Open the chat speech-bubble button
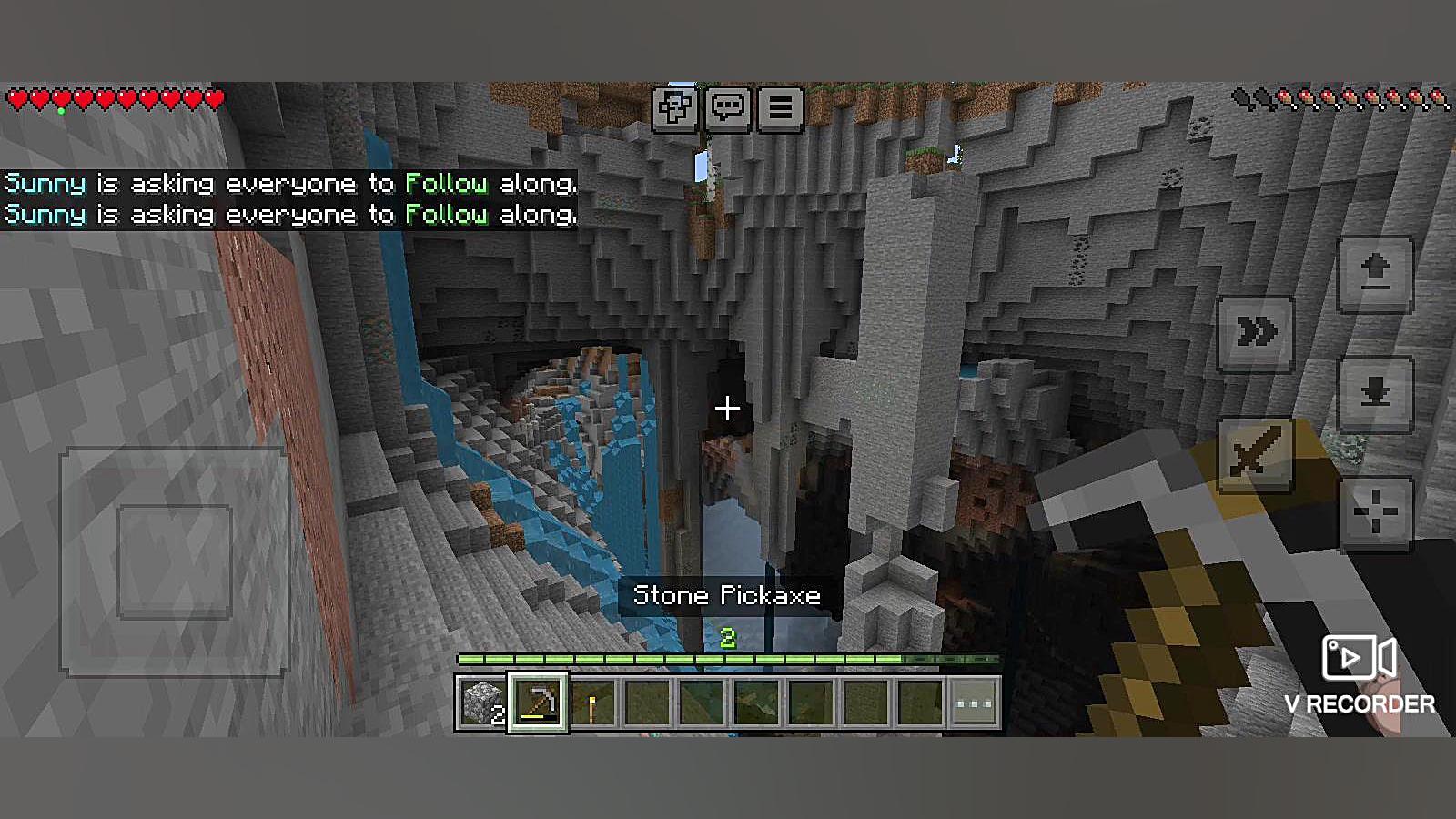 tap(727, 108)
